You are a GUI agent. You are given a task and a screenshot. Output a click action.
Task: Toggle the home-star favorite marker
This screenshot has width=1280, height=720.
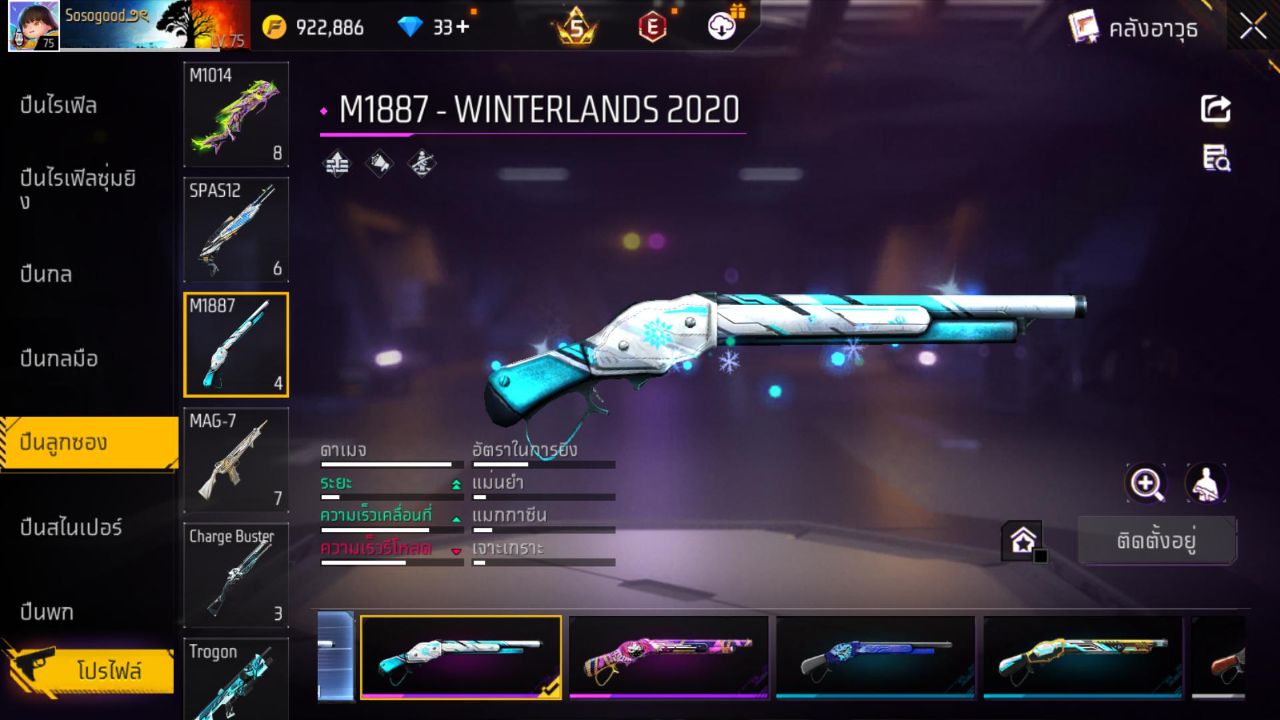point(1022,540)
